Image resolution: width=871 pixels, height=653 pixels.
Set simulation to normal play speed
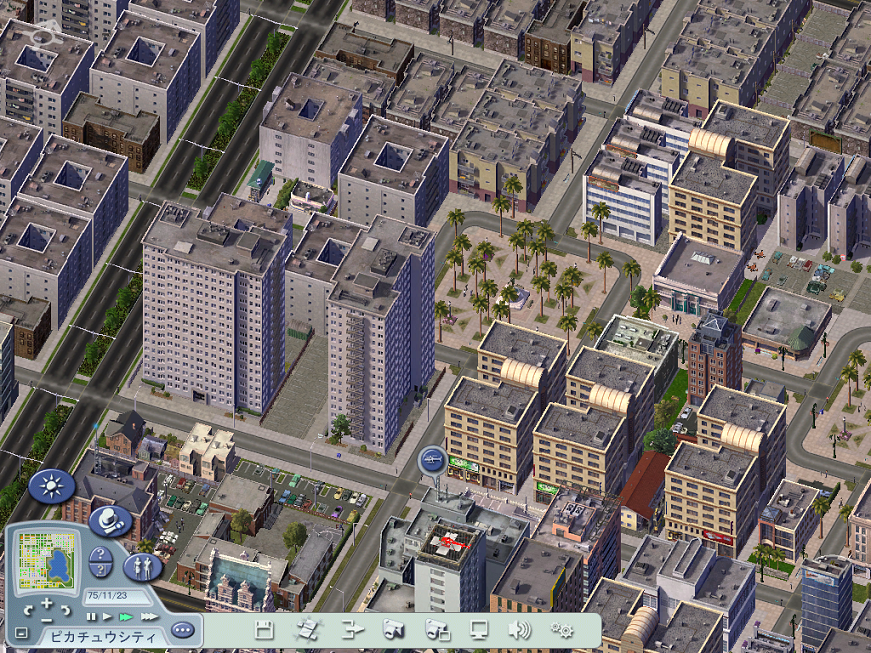click(106, 617)
